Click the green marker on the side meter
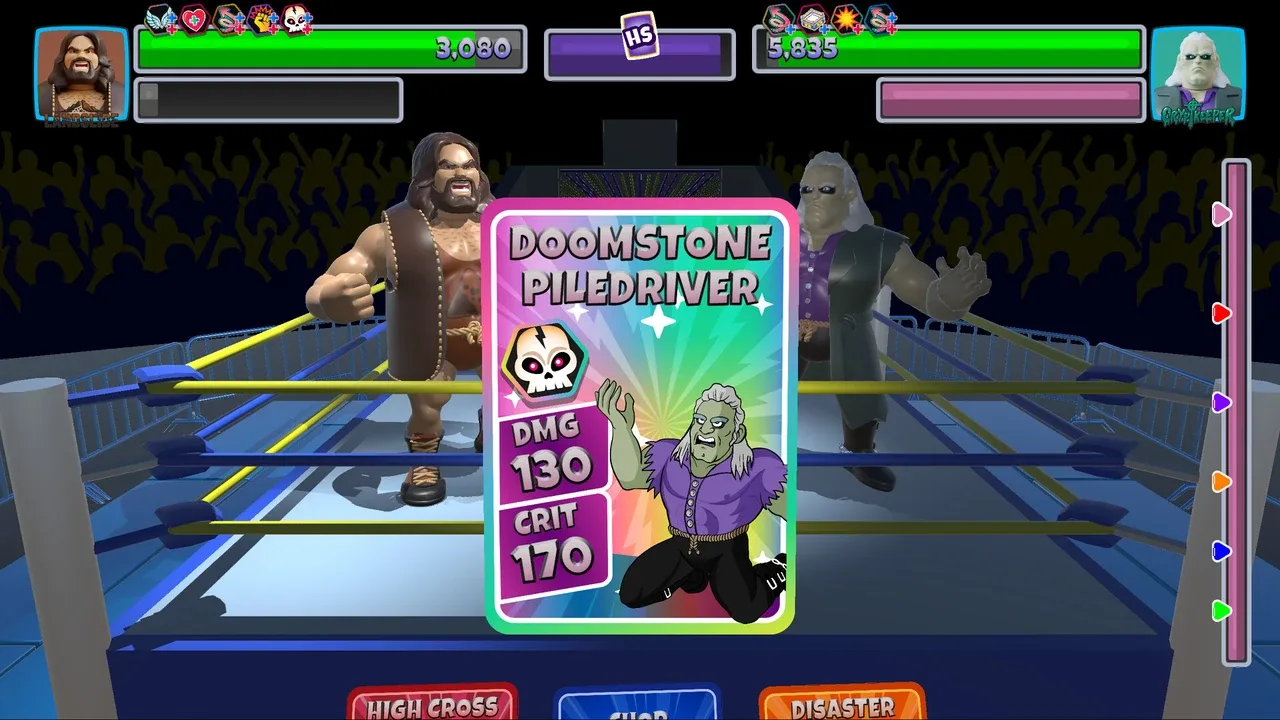 tap(1221, 610)
